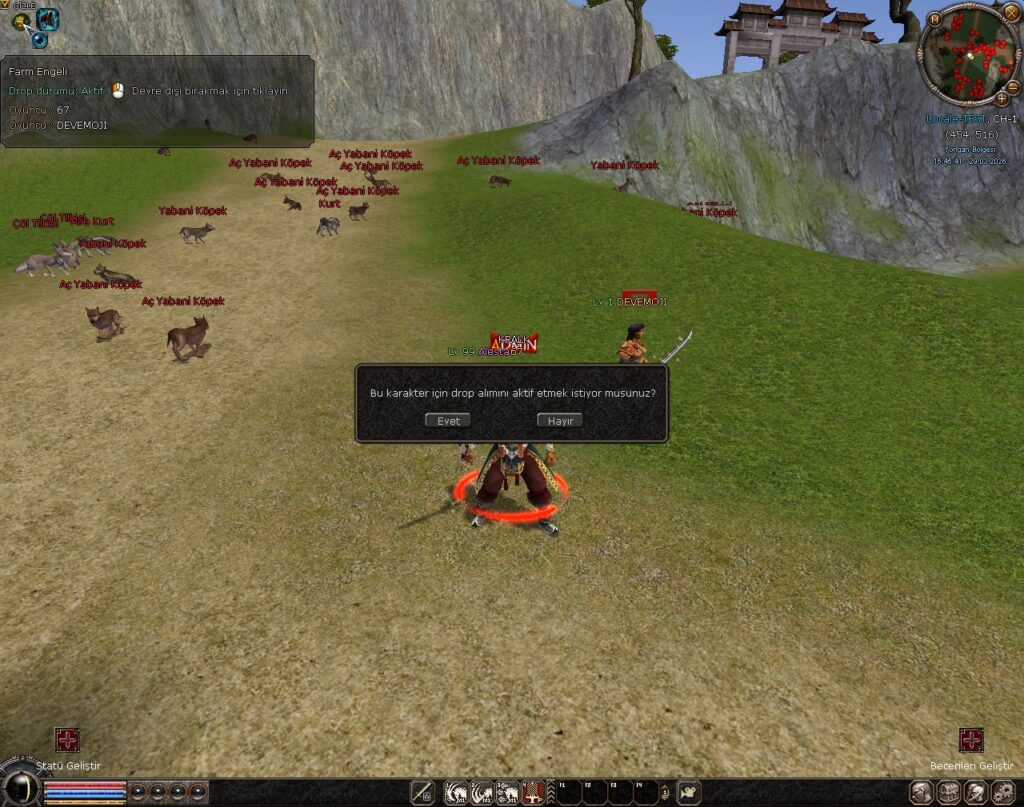
Task: Click the mouse icon to disable drops
Action: click(x=118, y=91)
